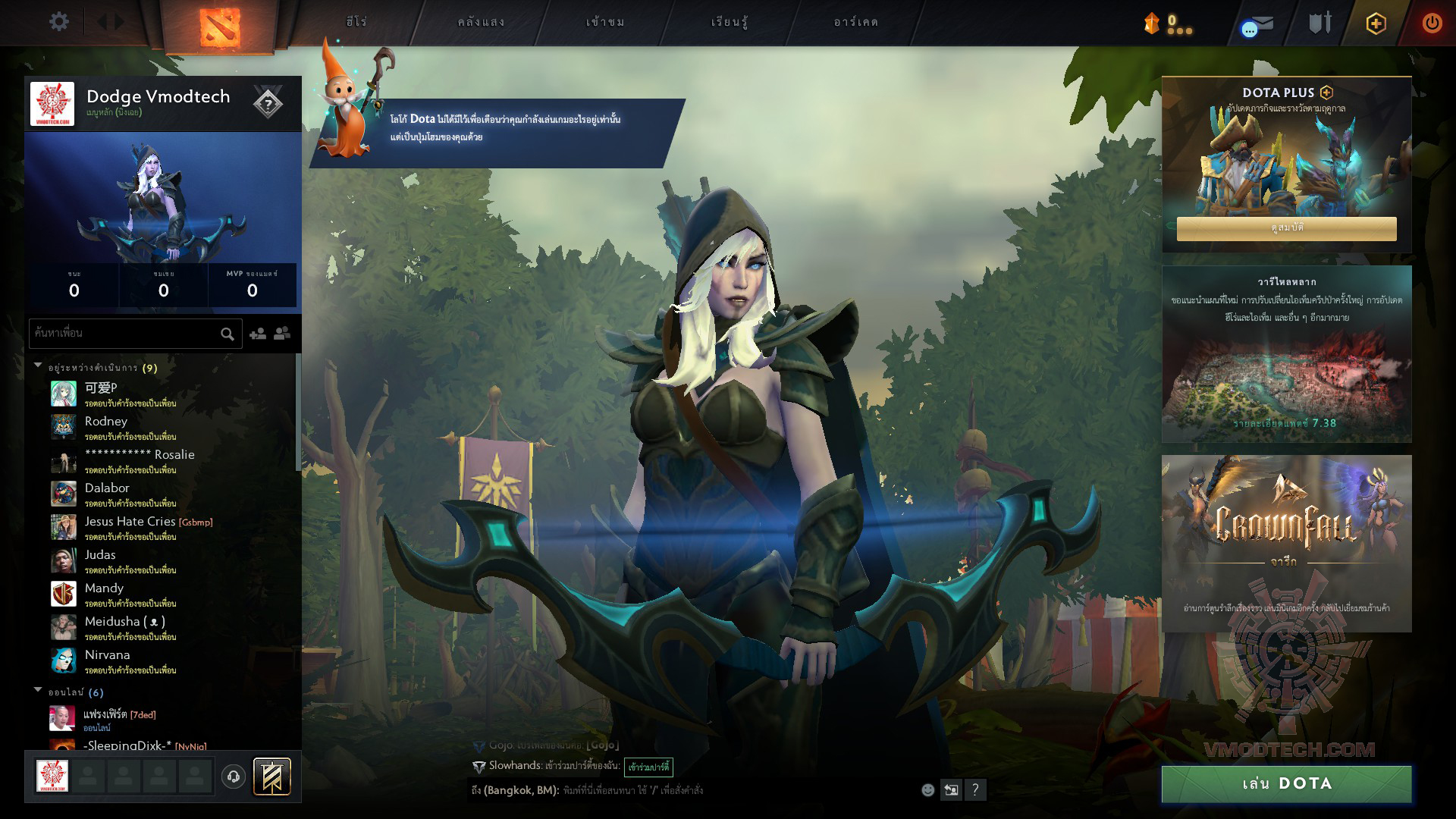
Task: Open the settings gear icon
Action: pyautogui.click(x=58, y=22)
